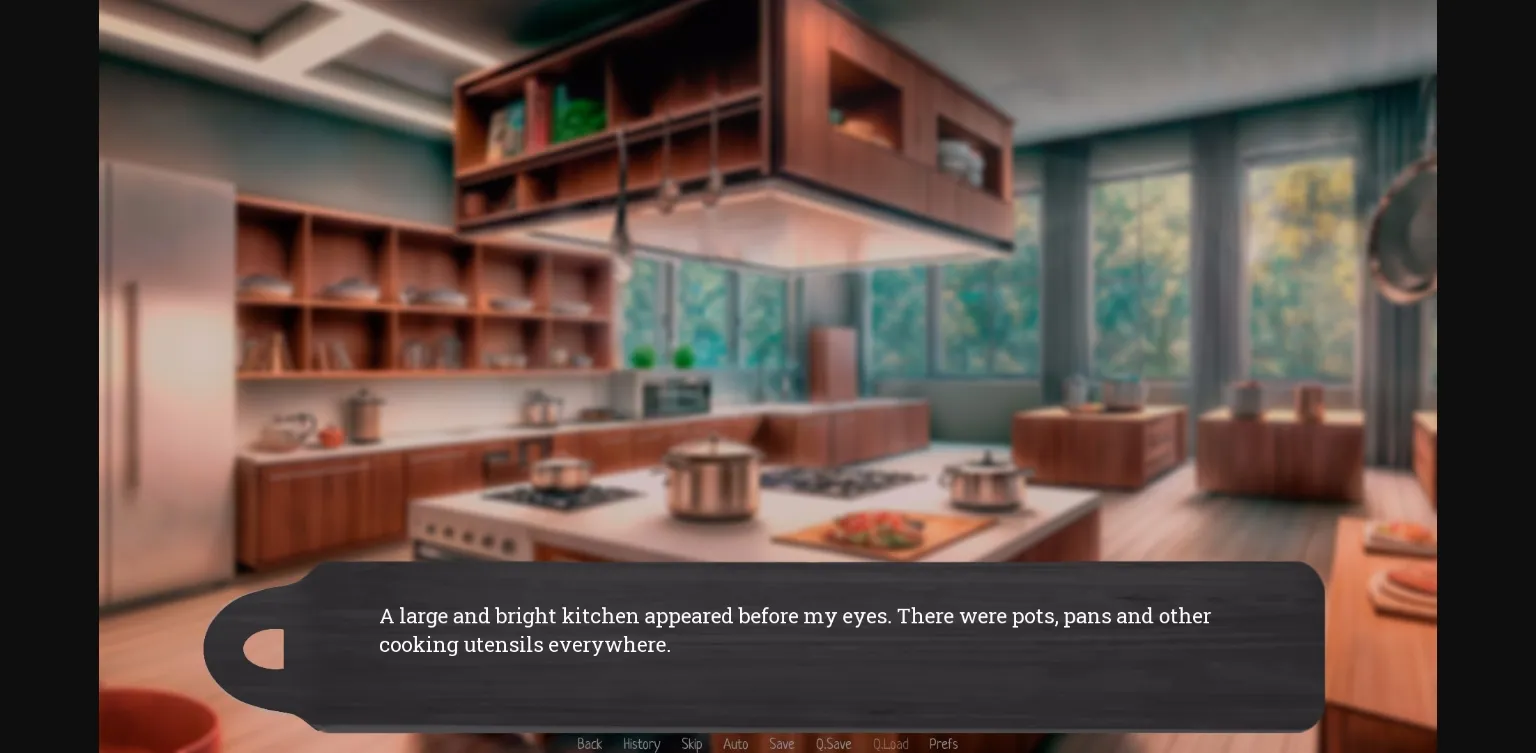
Task: Enable Skip mode to fast-forward text
Action: tap(692, 744)
